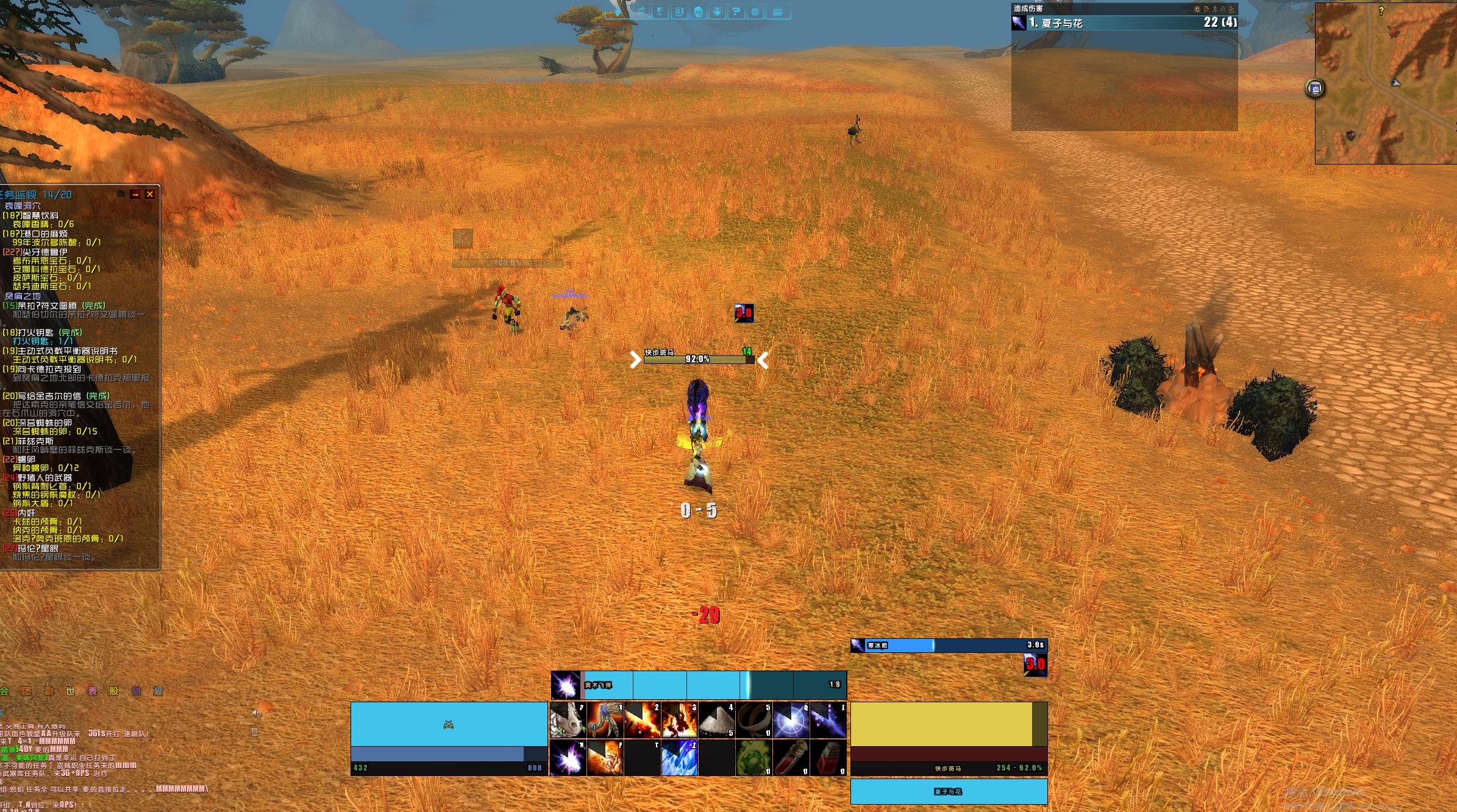Open the gear settings menu button
Image resolution: width=1457 pixels, height=812 pixels.
click(755, 12)
